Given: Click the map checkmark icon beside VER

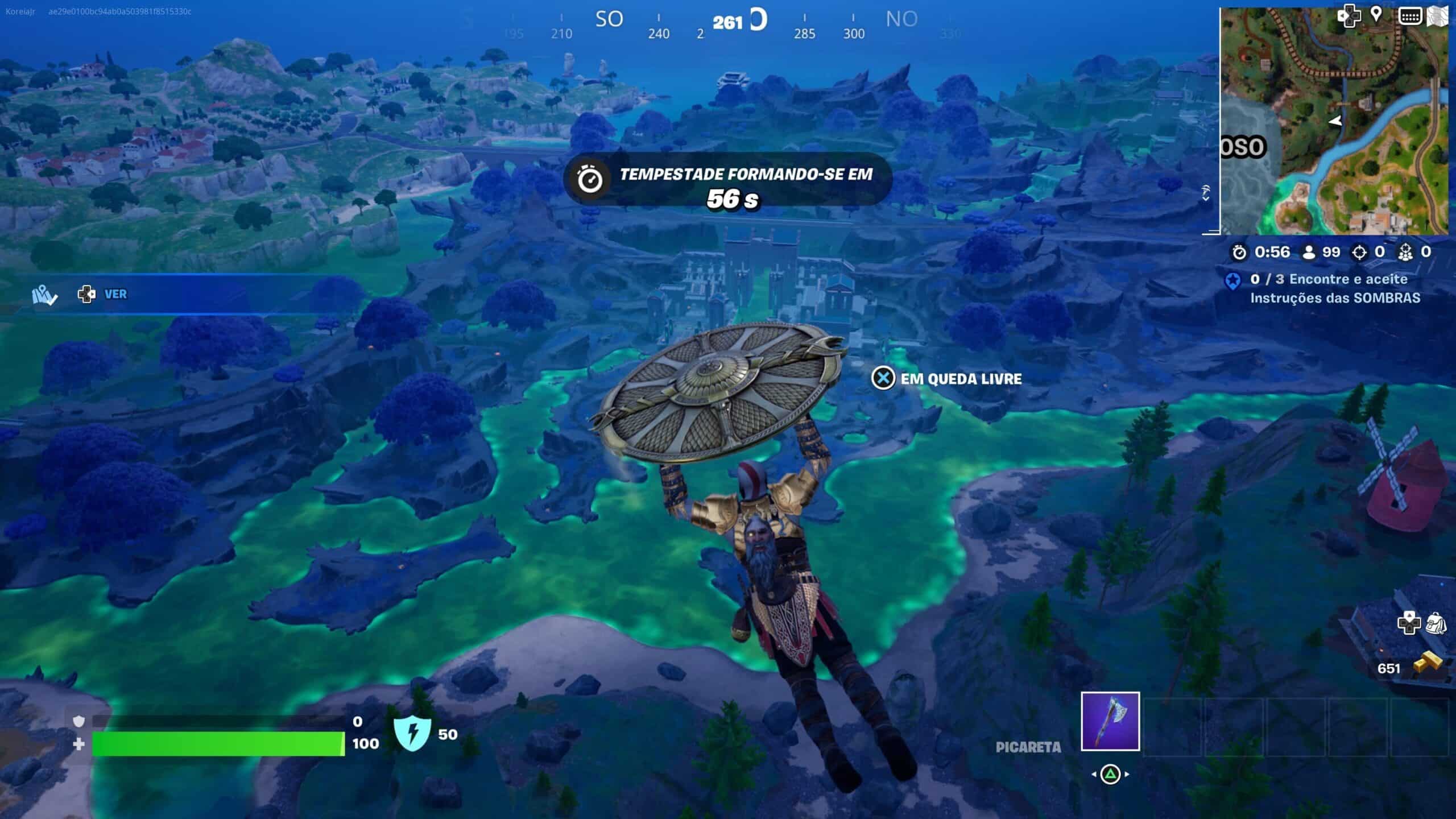Looking at the screenshot, I should tap(44, 295).
